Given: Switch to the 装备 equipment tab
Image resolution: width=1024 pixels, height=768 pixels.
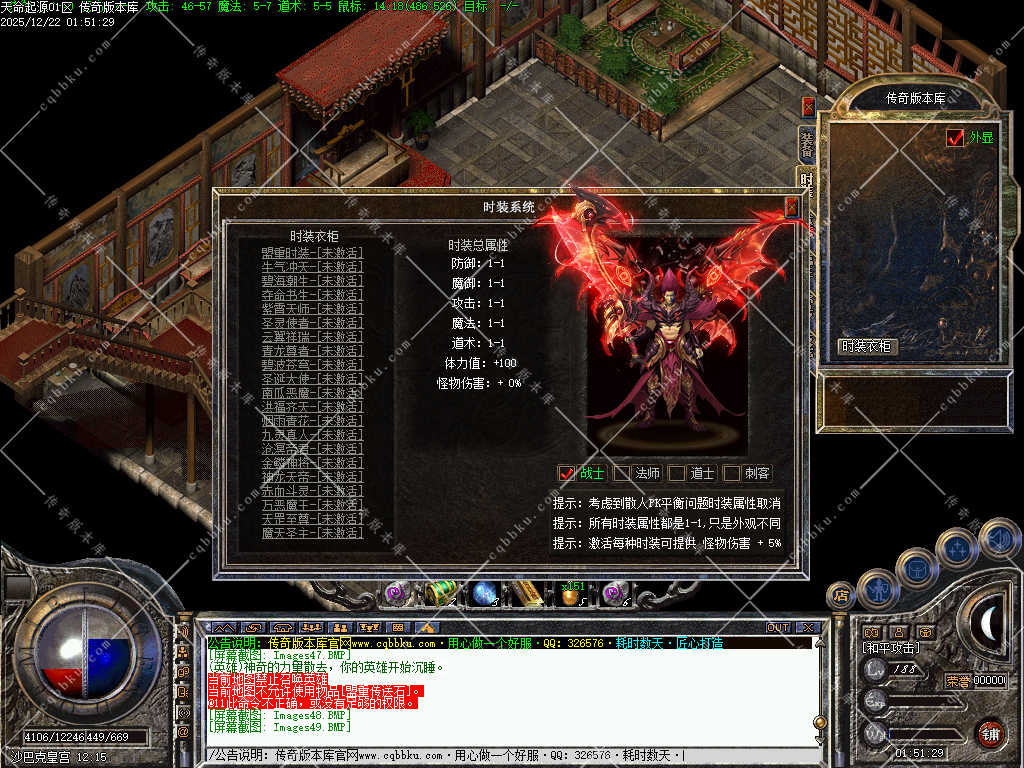Looking at the screenshot, I should [x=806, y=144].
